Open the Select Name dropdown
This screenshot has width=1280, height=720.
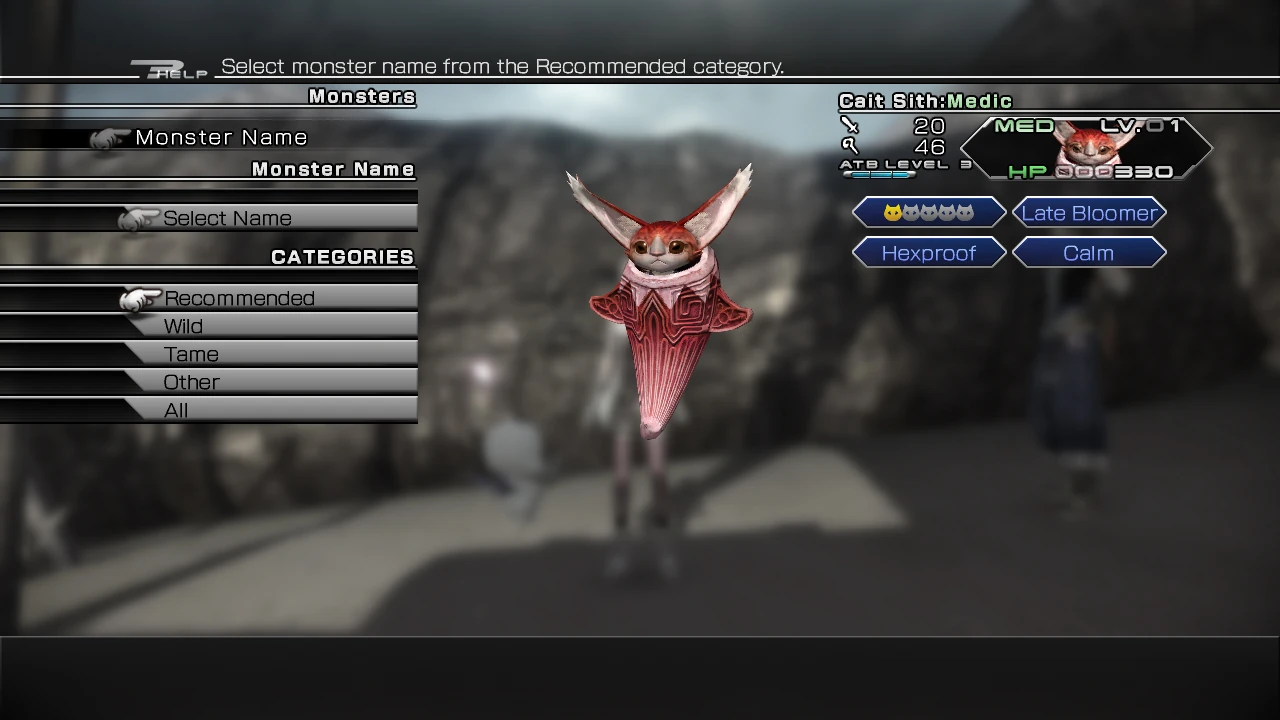pos(228,218)
